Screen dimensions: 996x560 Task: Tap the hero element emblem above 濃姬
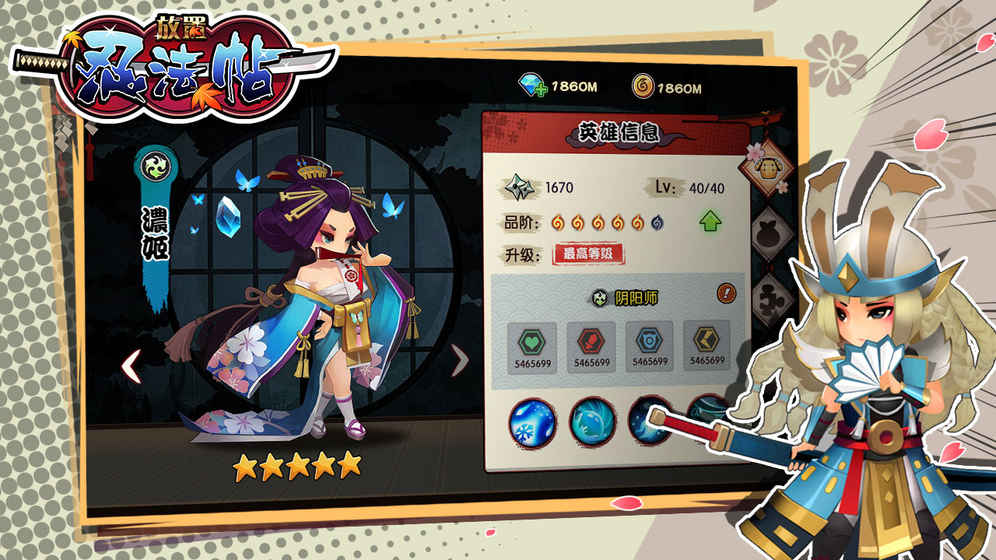click(x=158, y=166)
